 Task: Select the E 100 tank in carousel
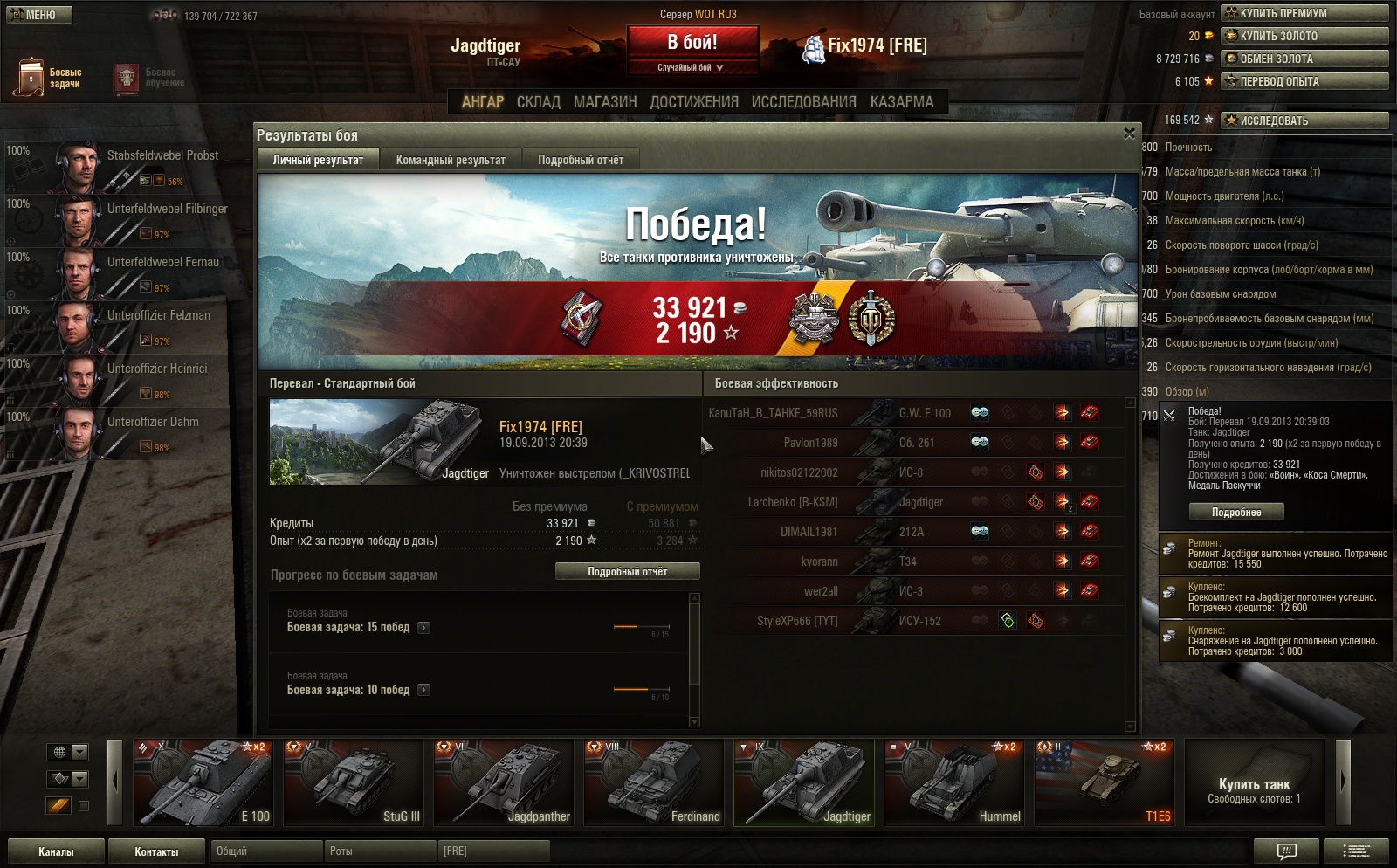[203, 782]
